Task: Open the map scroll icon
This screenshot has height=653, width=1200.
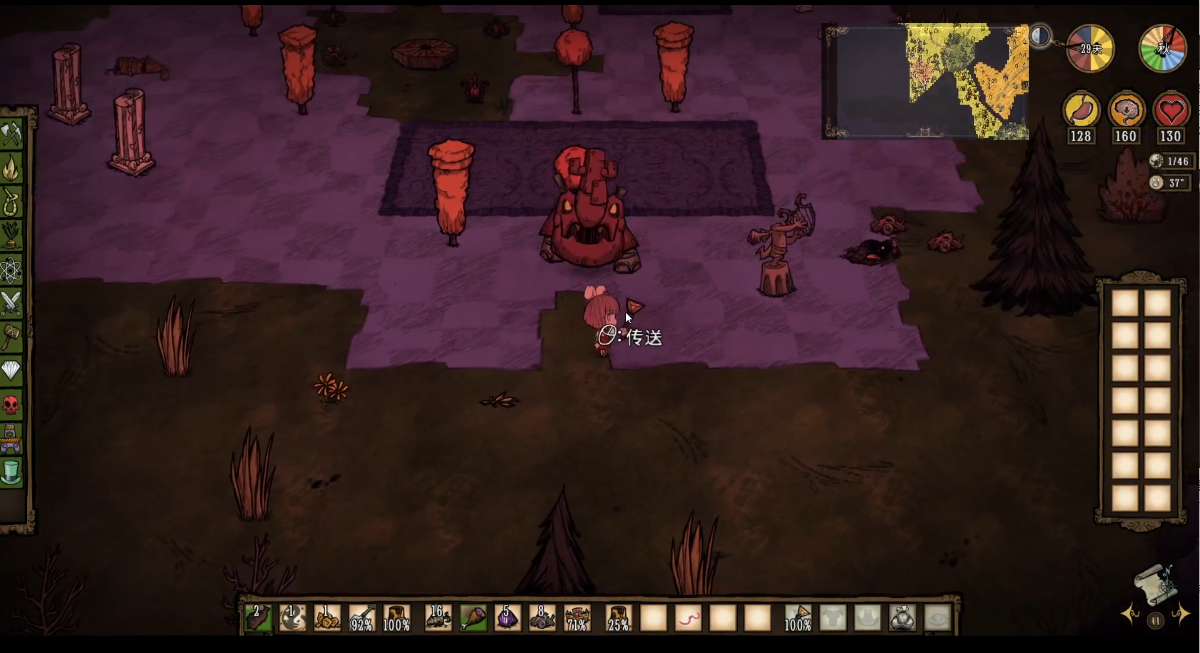Action: 1151,583
